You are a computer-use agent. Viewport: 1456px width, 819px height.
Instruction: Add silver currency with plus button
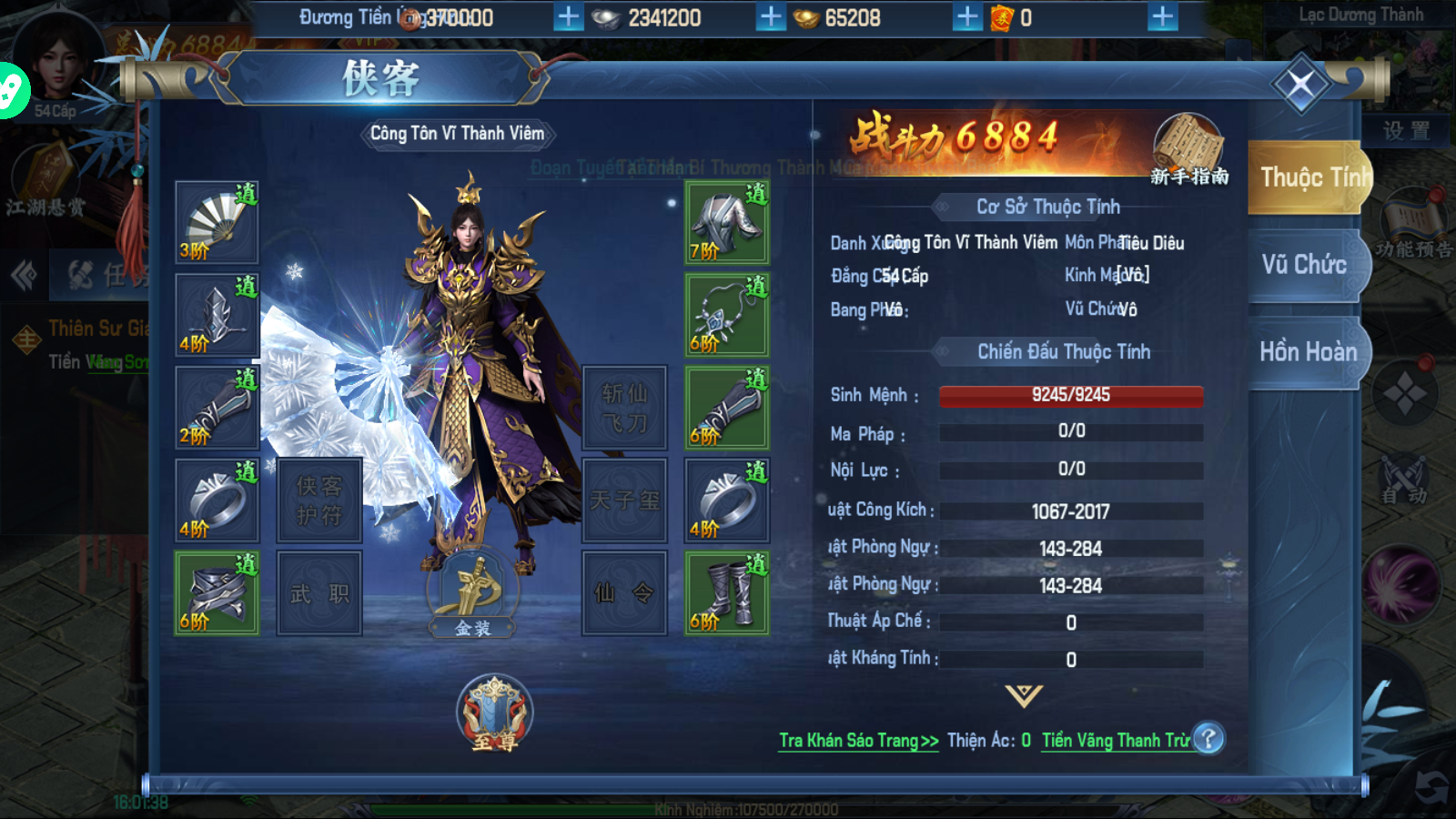[770, 17]
